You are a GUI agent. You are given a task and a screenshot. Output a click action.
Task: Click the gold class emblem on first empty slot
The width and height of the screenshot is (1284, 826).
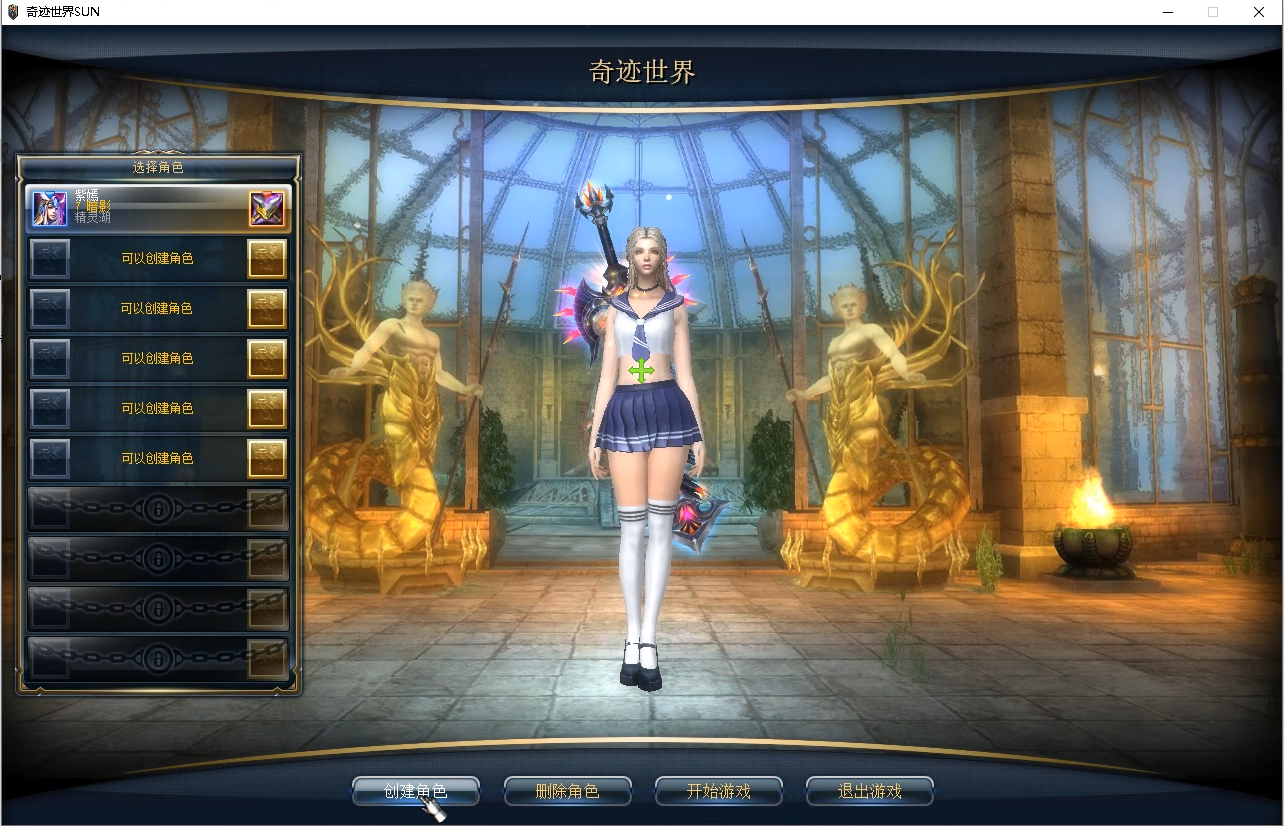pyautogui.click(x=267, y=258)
